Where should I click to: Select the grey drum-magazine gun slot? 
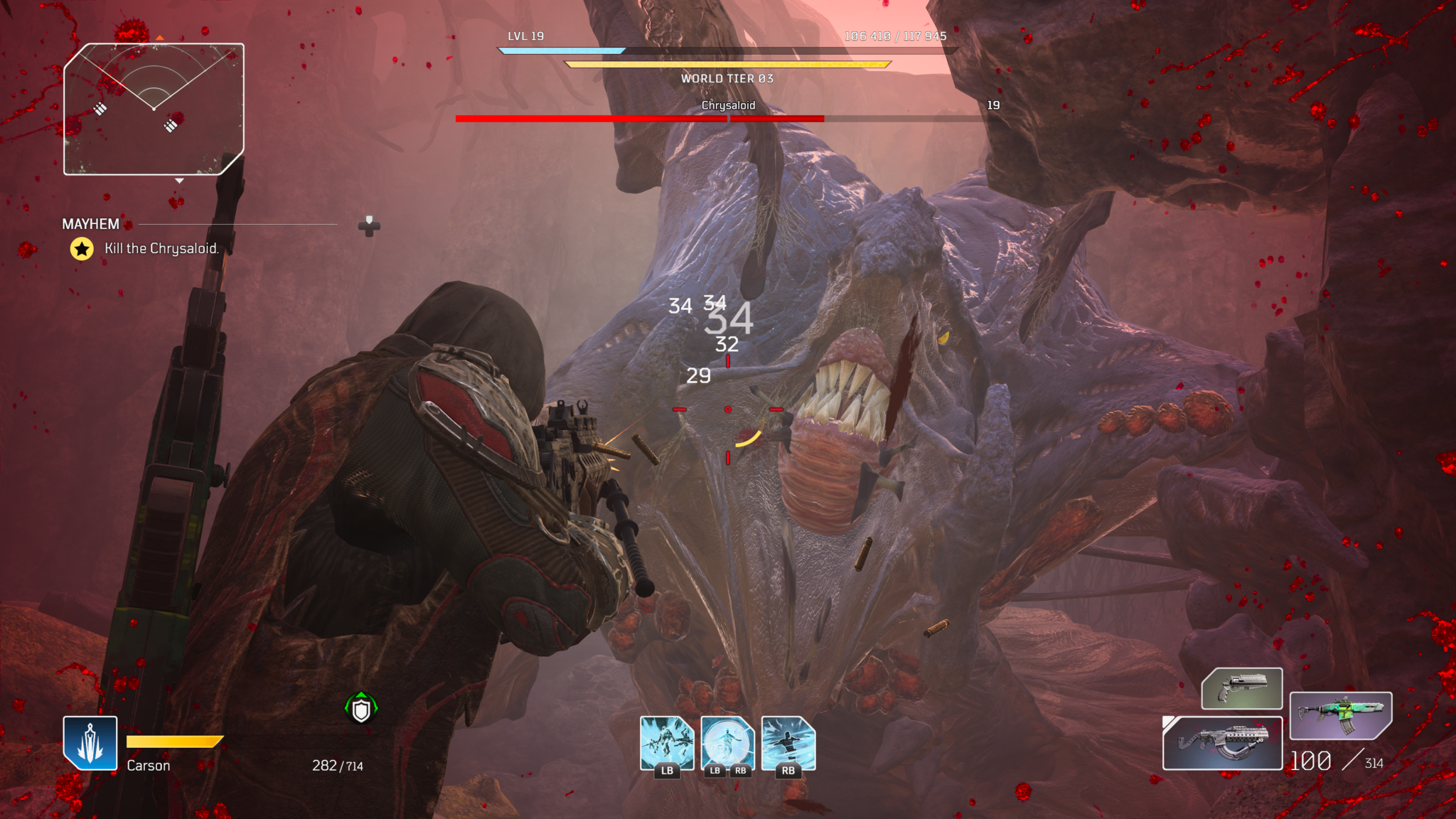point(1222,743)
